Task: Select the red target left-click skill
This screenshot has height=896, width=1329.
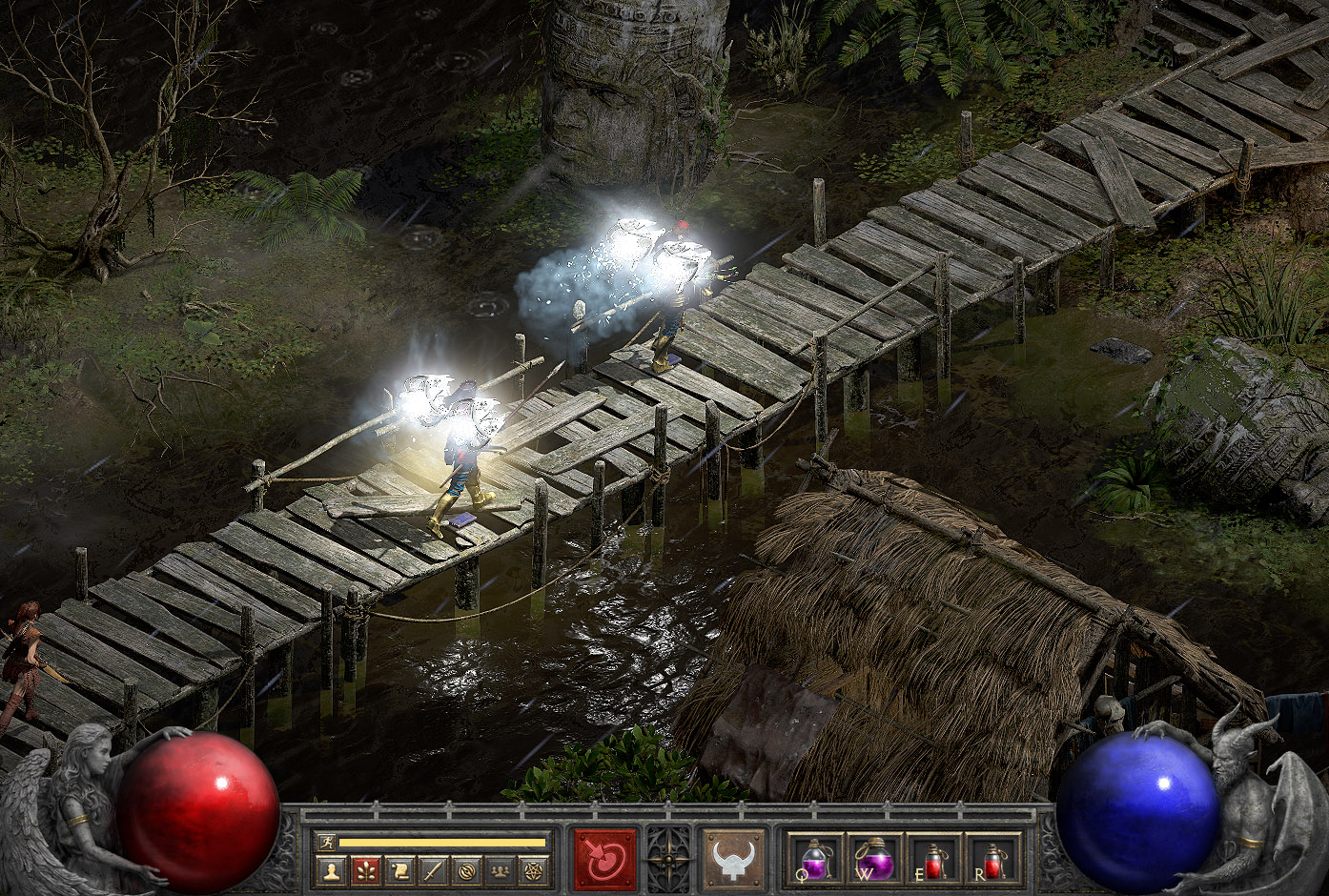Action: 604,860
